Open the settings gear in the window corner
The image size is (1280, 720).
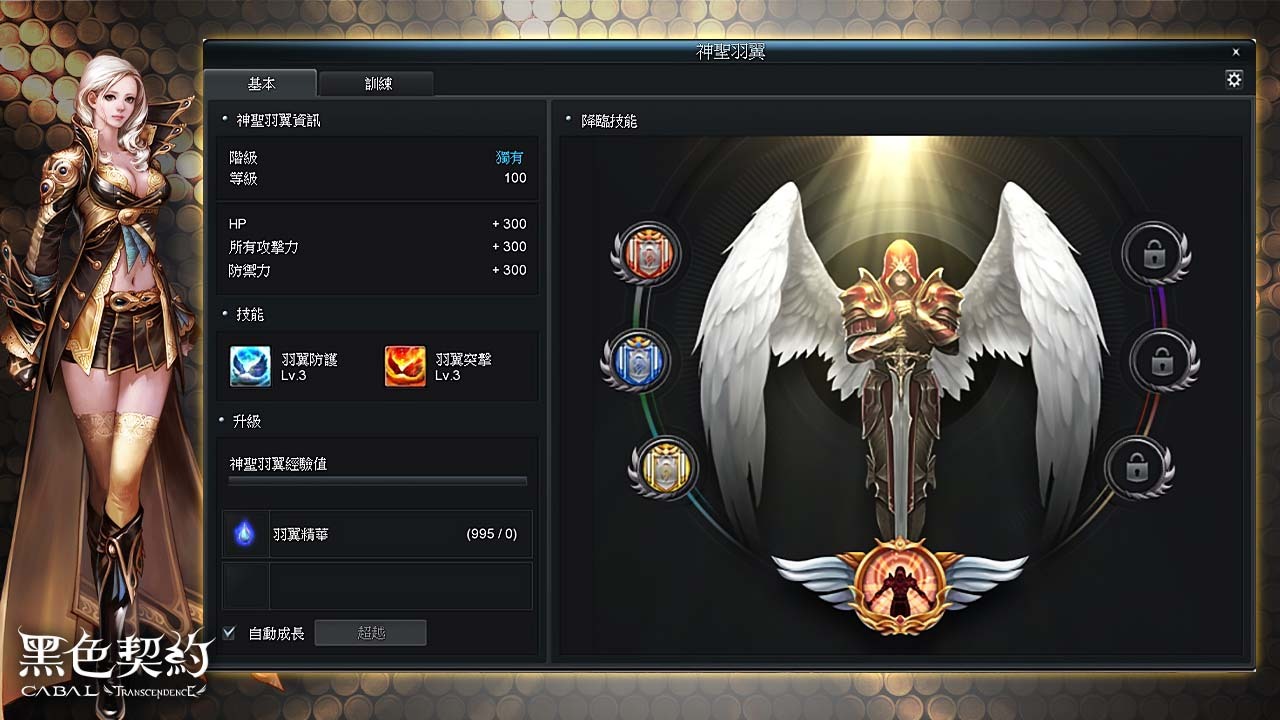click(x=1233, y=79)
